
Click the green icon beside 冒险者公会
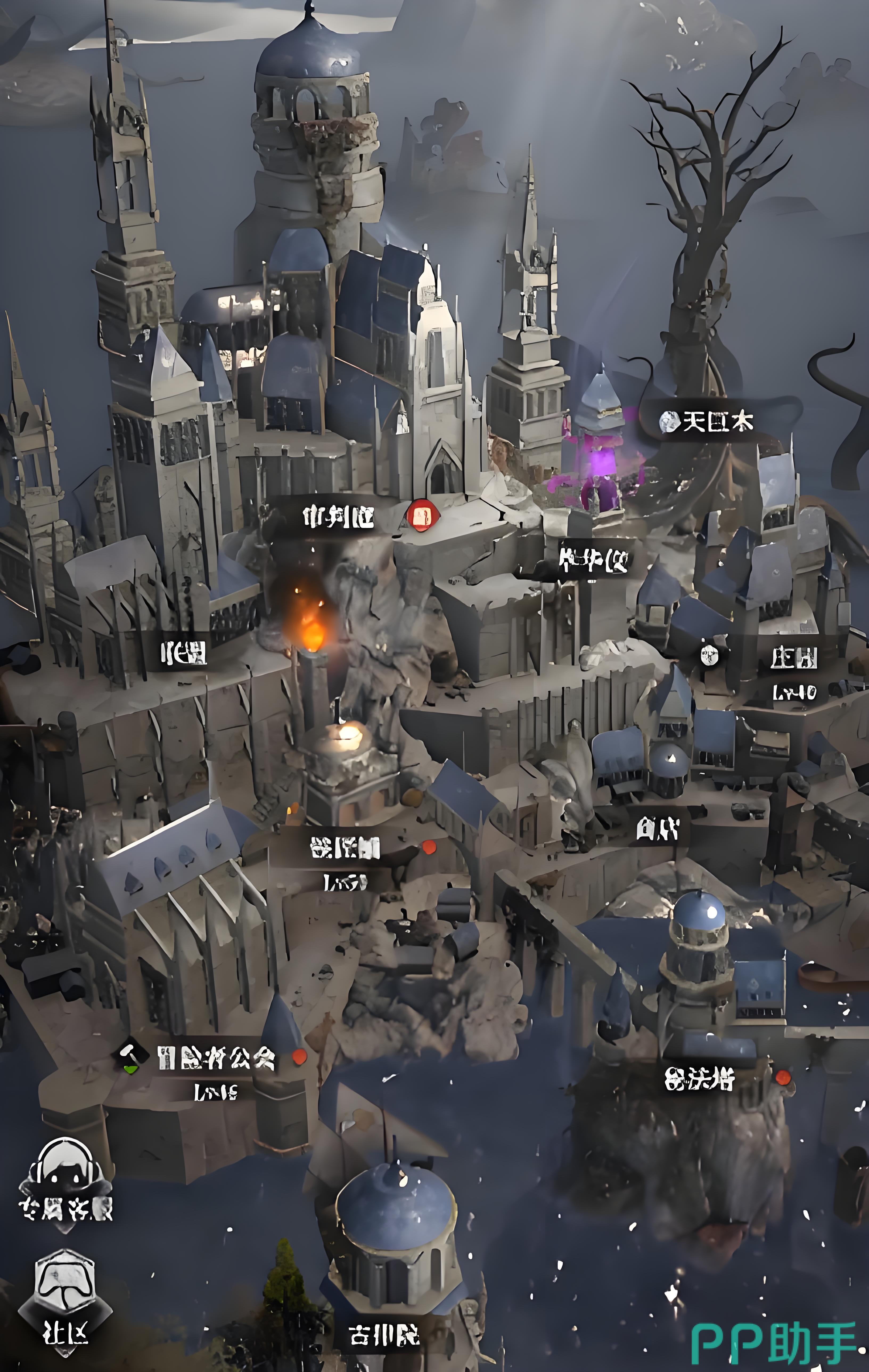pyautogui.click(x=132, y=1057)
